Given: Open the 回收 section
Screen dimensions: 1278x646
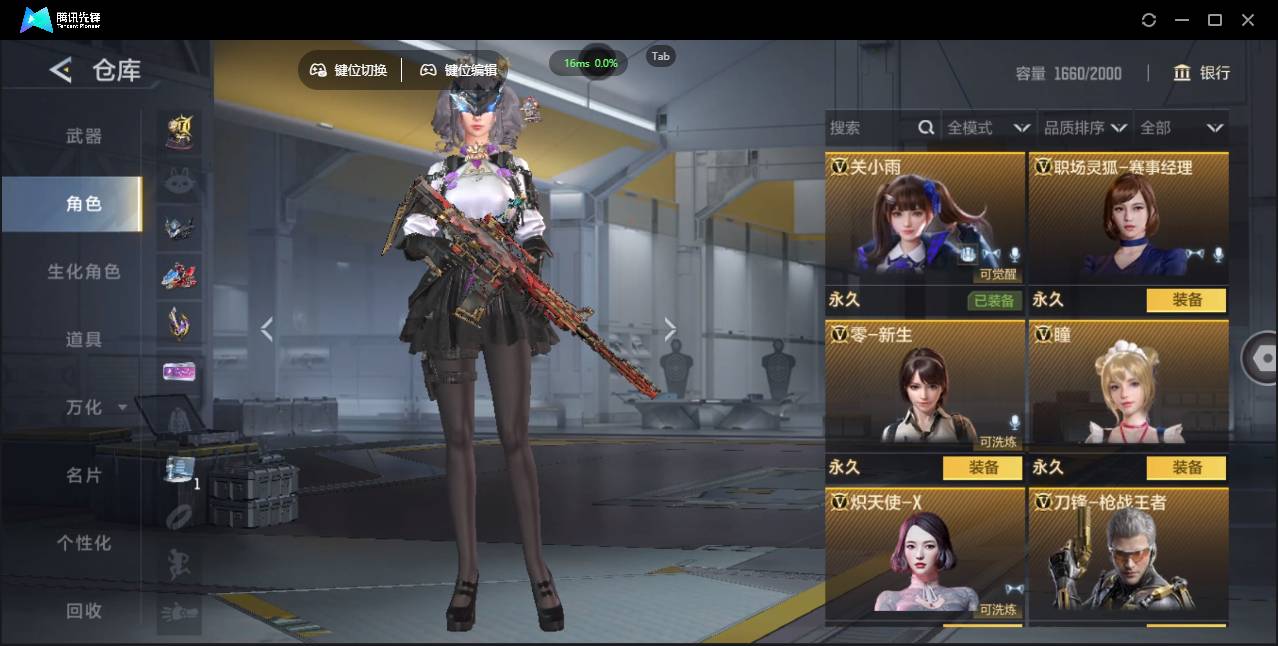Looking at the screenshot, I should (x=84, y=611).
